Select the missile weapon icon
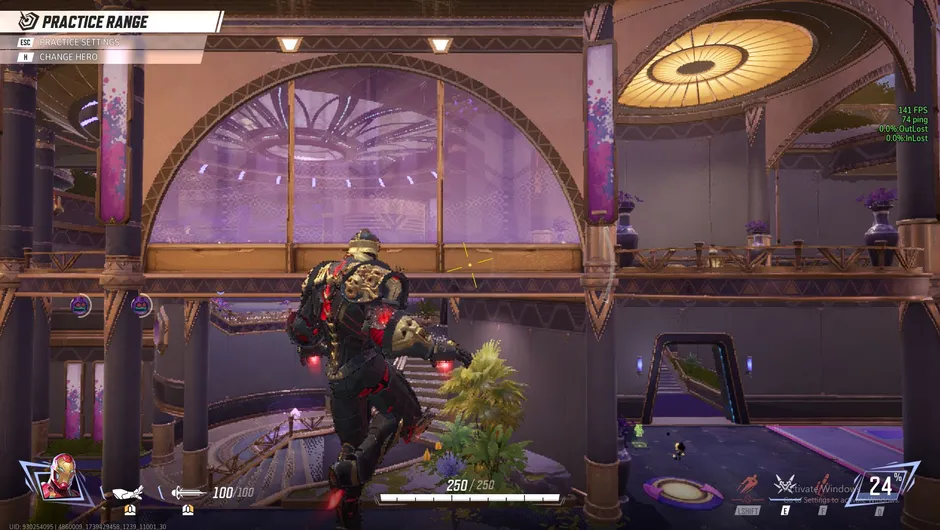This screenshot has height=530, width=940. click(128, 492)
